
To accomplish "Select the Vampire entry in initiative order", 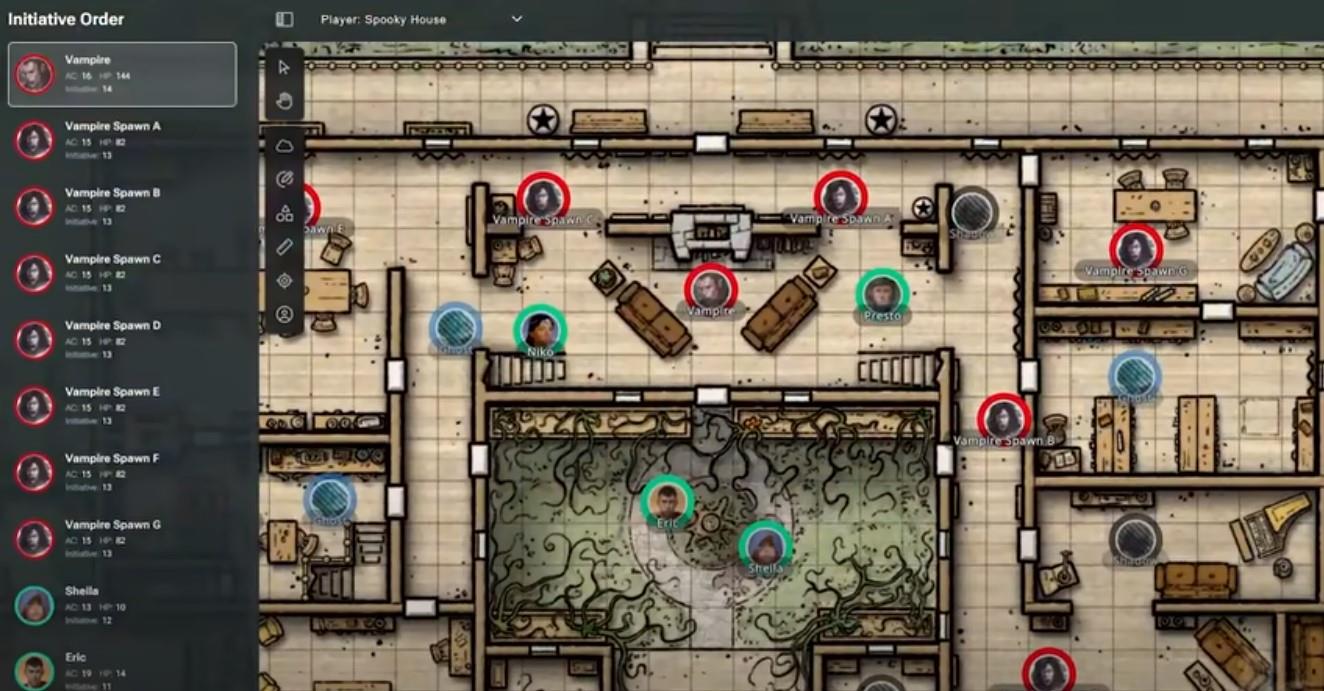I will pos(122,74).
